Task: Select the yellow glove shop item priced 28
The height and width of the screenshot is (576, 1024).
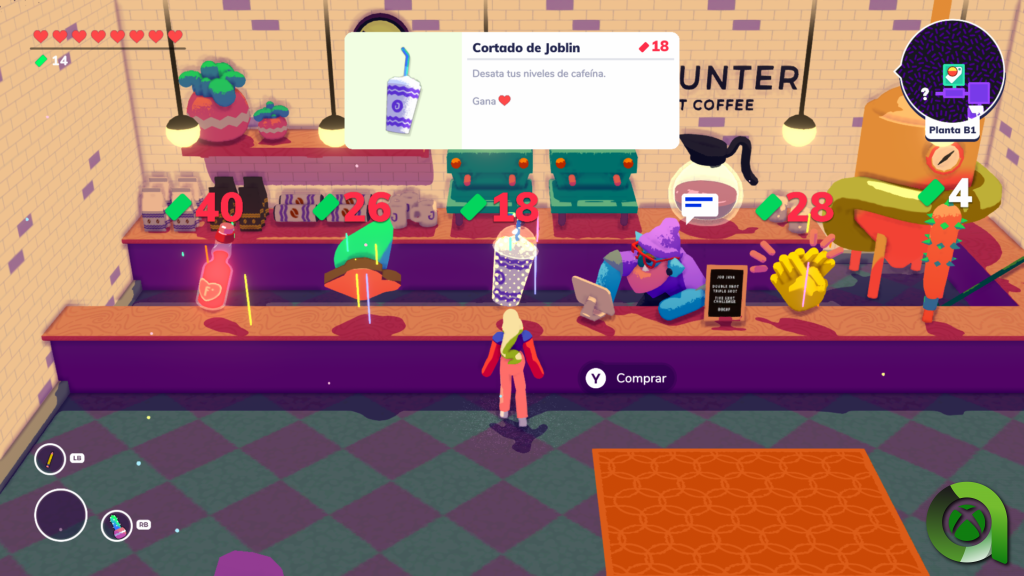Action: click(x=802, y=273)
